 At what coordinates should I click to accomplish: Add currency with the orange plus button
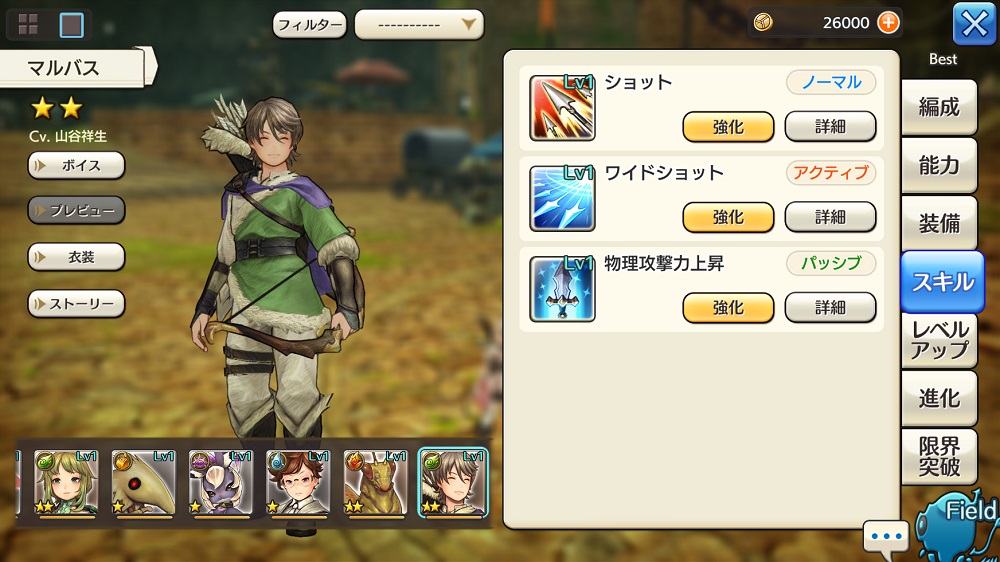pos(888,23)
